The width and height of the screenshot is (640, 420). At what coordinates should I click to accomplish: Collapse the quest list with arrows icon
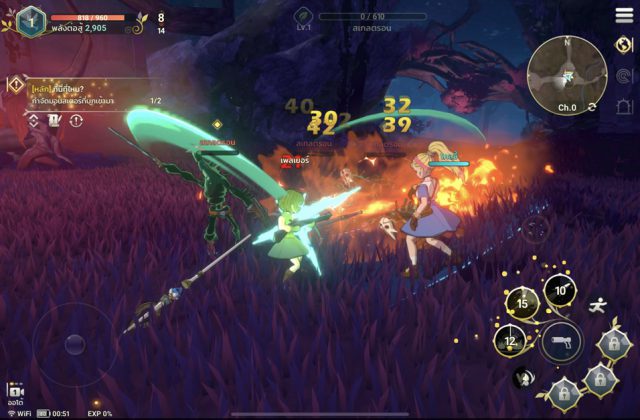click(32, 121)
